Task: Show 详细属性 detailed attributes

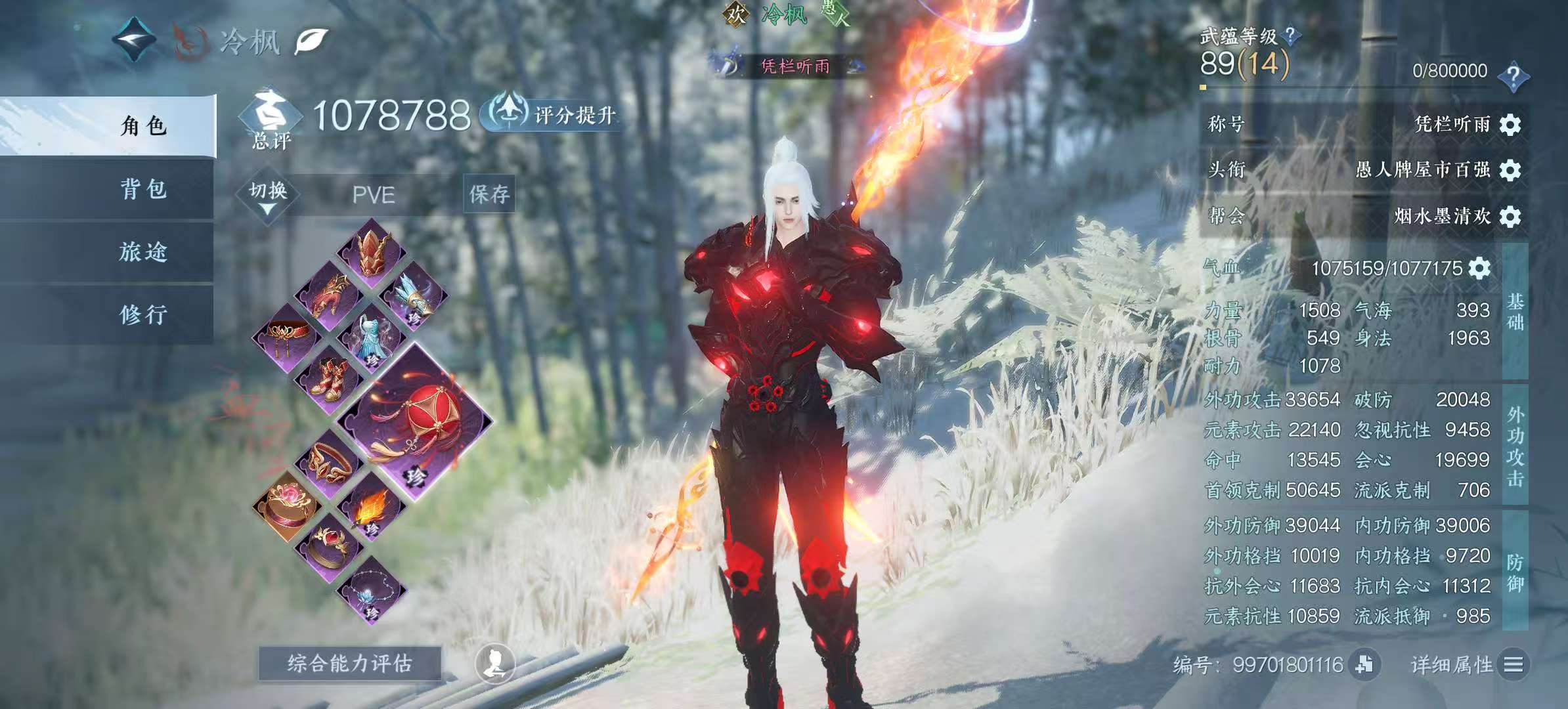Action: coord(1468,665)
